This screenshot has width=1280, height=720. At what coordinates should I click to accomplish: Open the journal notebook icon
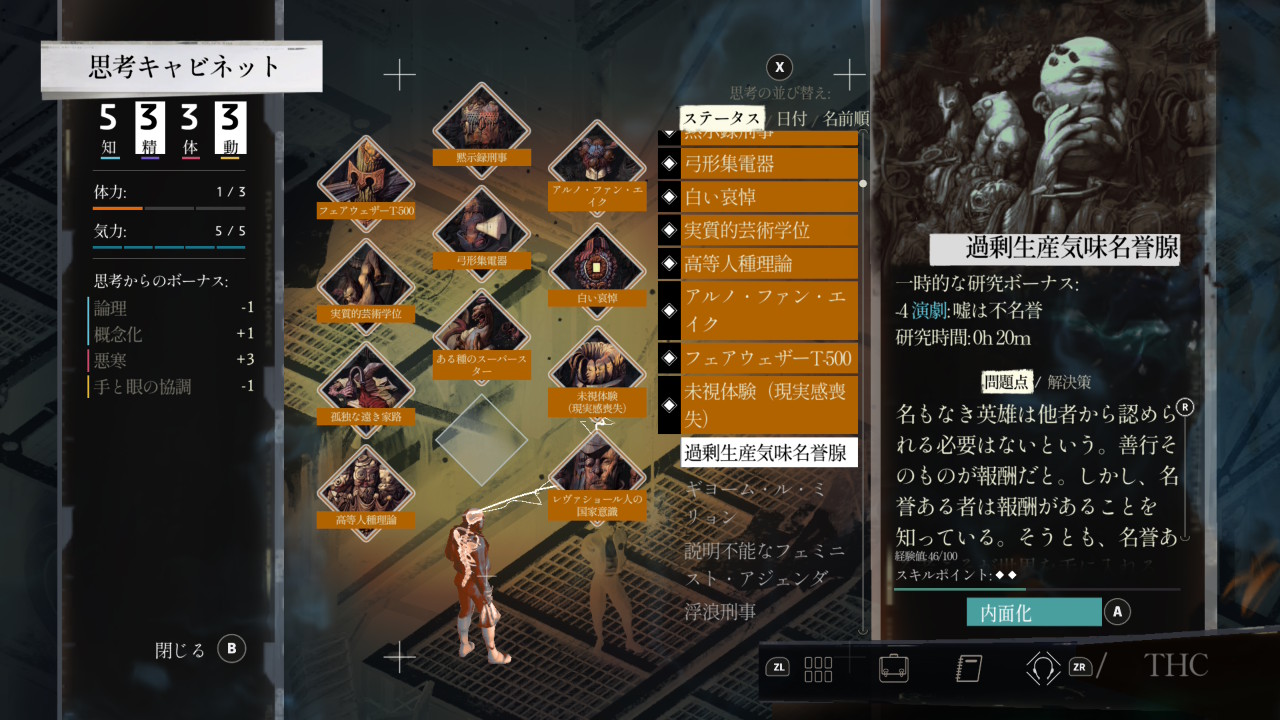[968, 667]
